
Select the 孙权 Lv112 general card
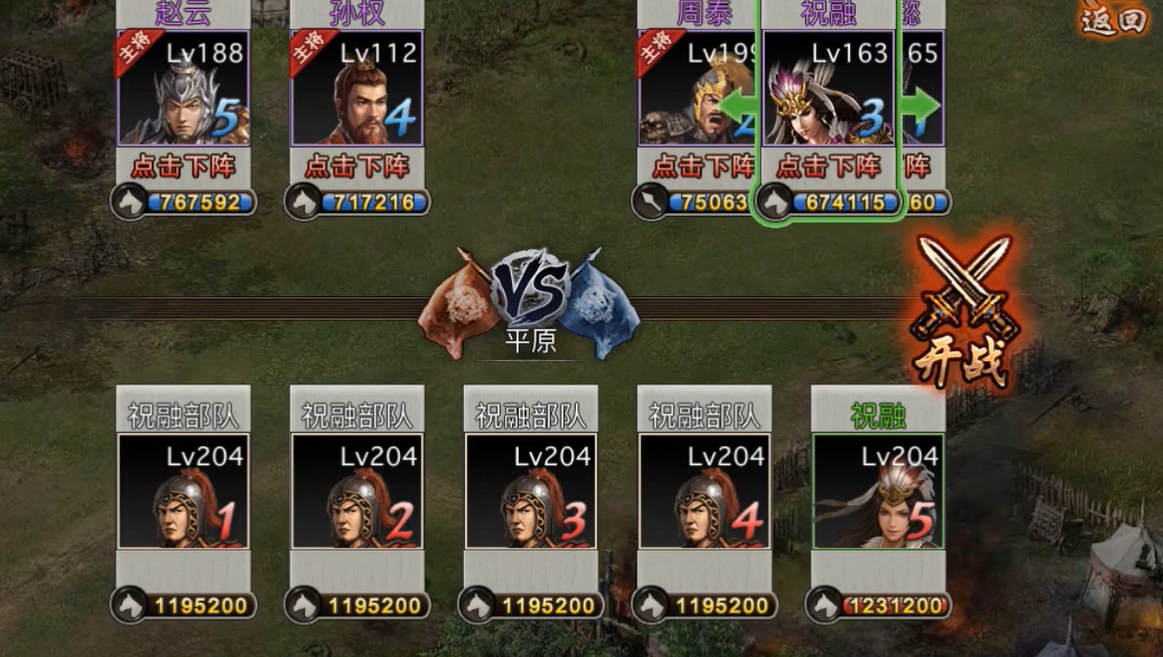click(357, 89)
